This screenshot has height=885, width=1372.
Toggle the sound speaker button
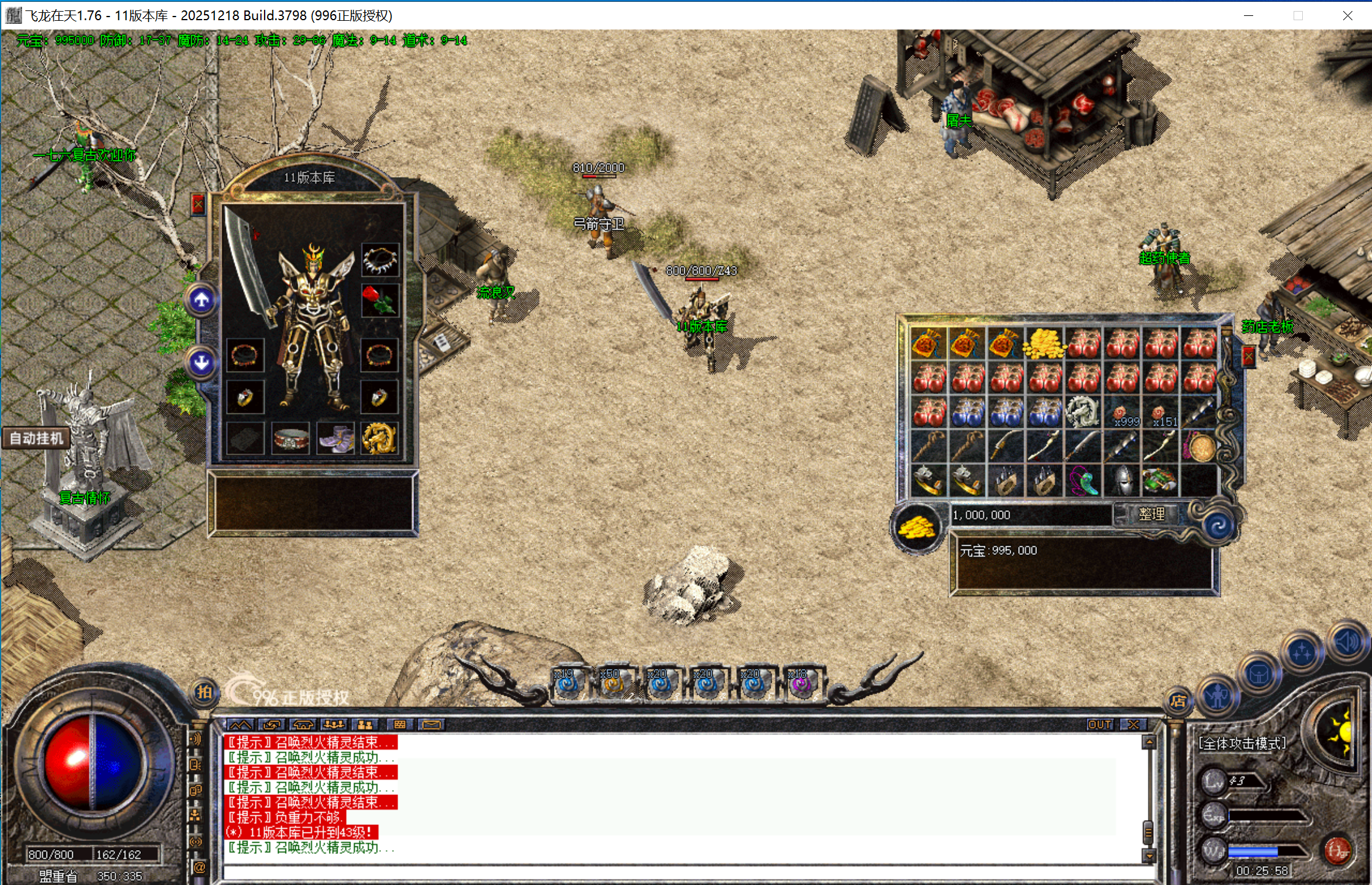1347,642
